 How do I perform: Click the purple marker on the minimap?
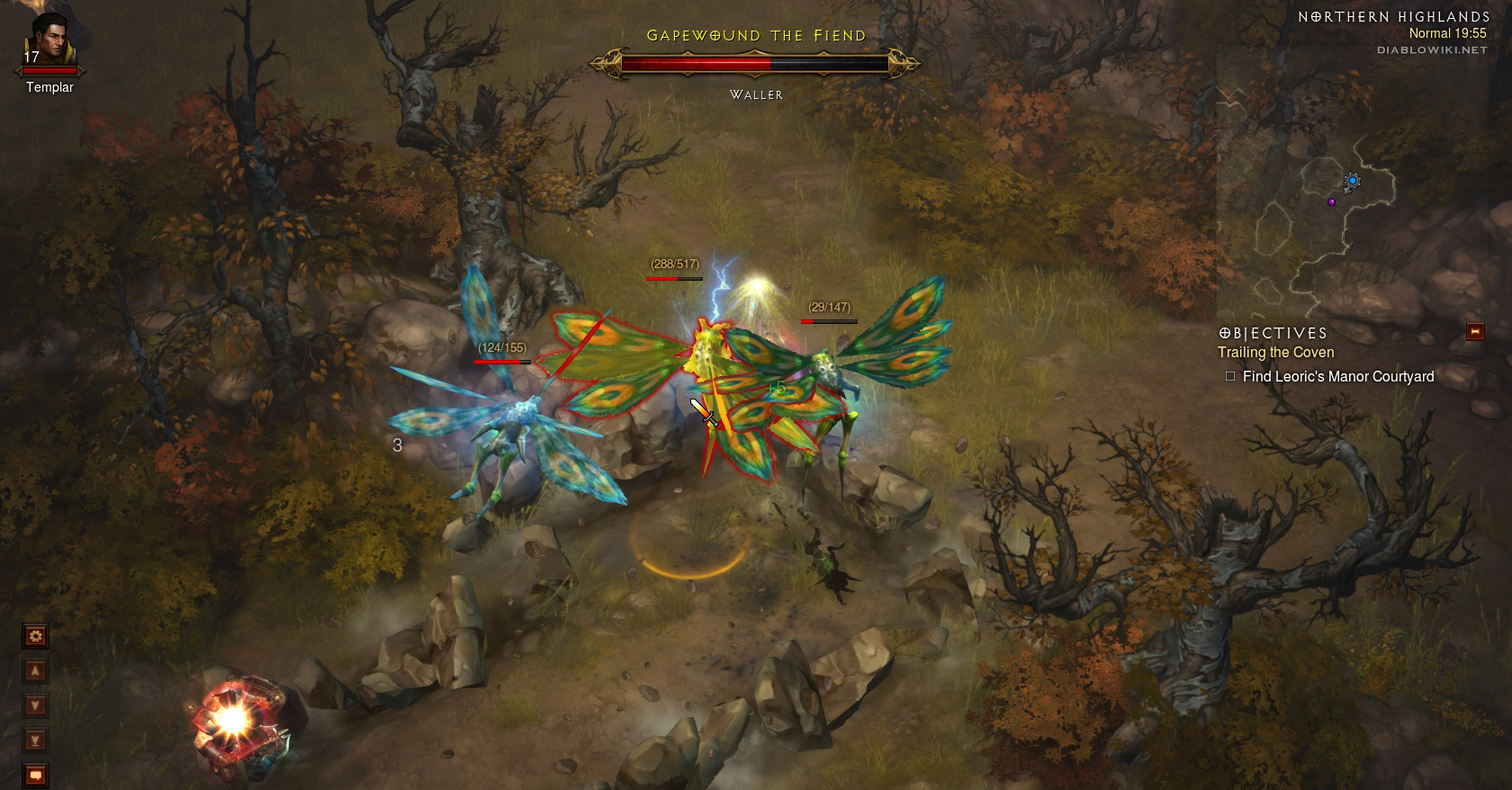click(1331, 202)
